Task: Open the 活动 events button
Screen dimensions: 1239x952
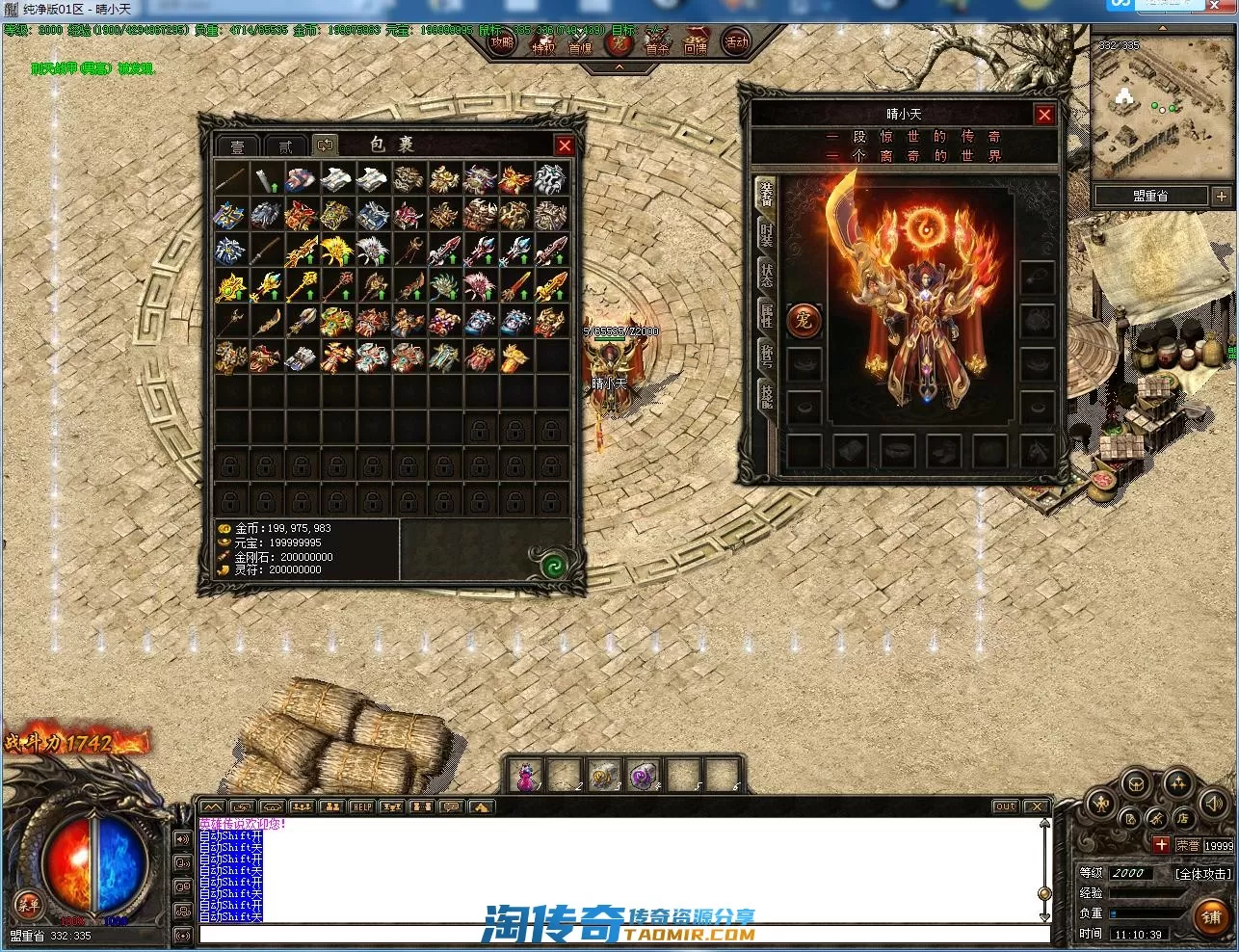Action: 736,42
